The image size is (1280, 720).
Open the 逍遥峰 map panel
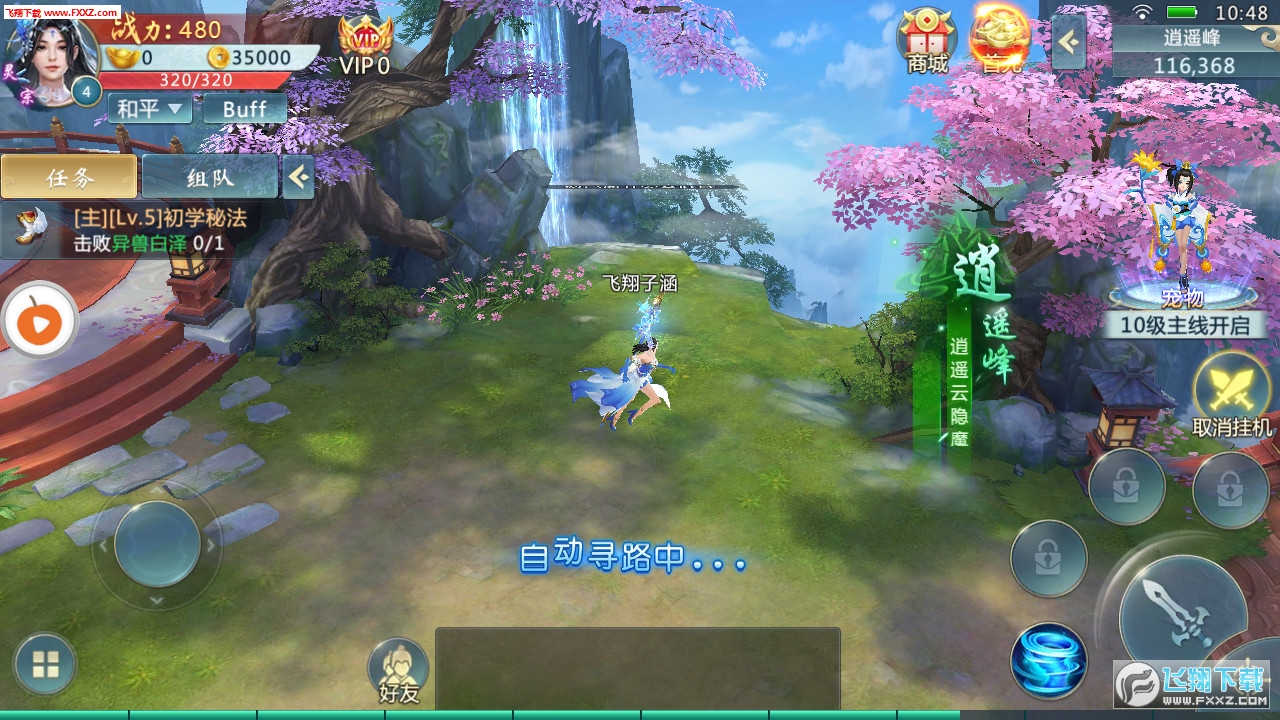click(1186, 52)
